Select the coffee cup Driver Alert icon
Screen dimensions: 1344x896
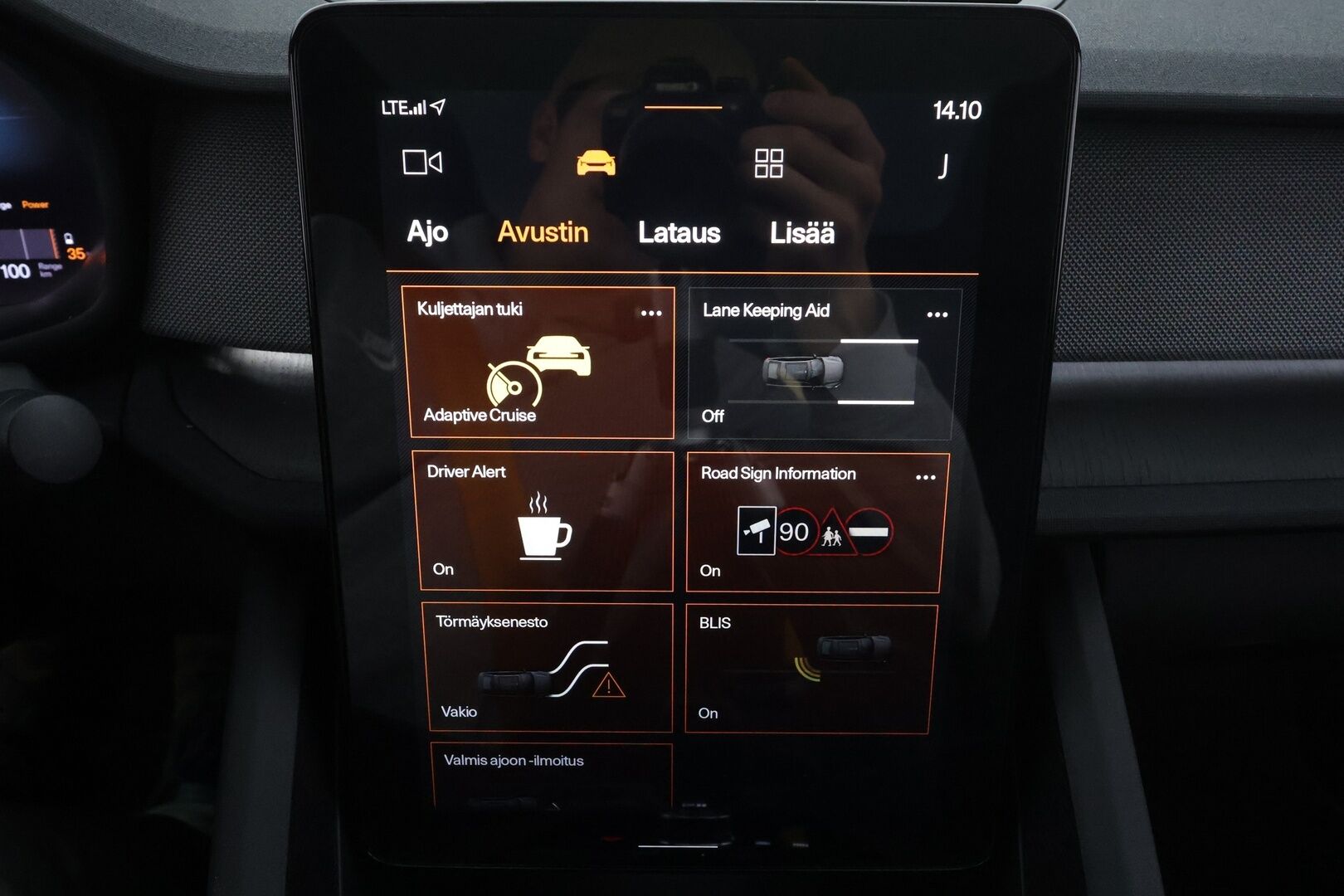543,528
